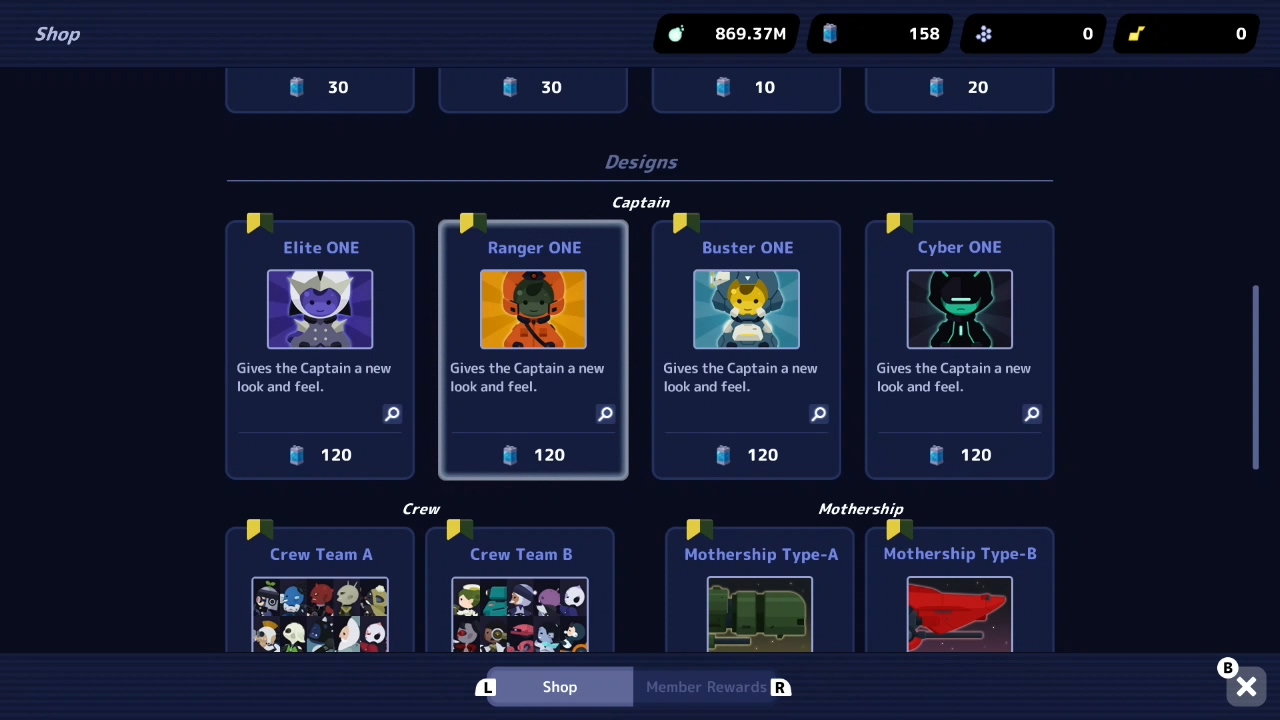Open Ranger ONE magnifier preview
1280x720 pixels.
[x=605, y=414]
